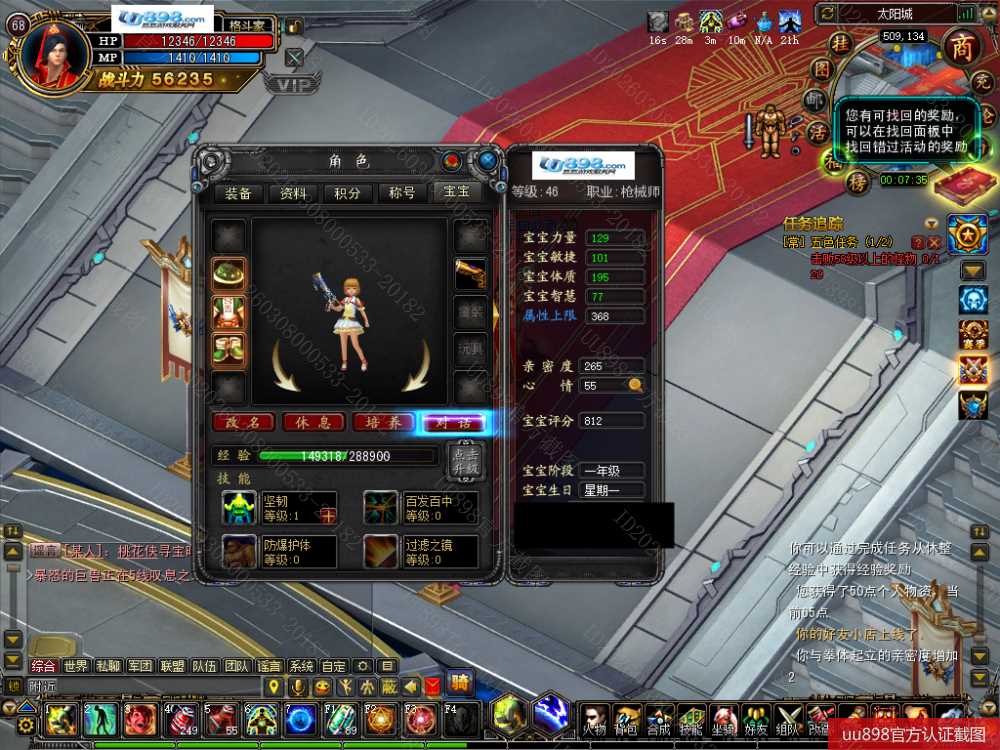Close the 角色 character window
1000x750 pixels.
487,160
